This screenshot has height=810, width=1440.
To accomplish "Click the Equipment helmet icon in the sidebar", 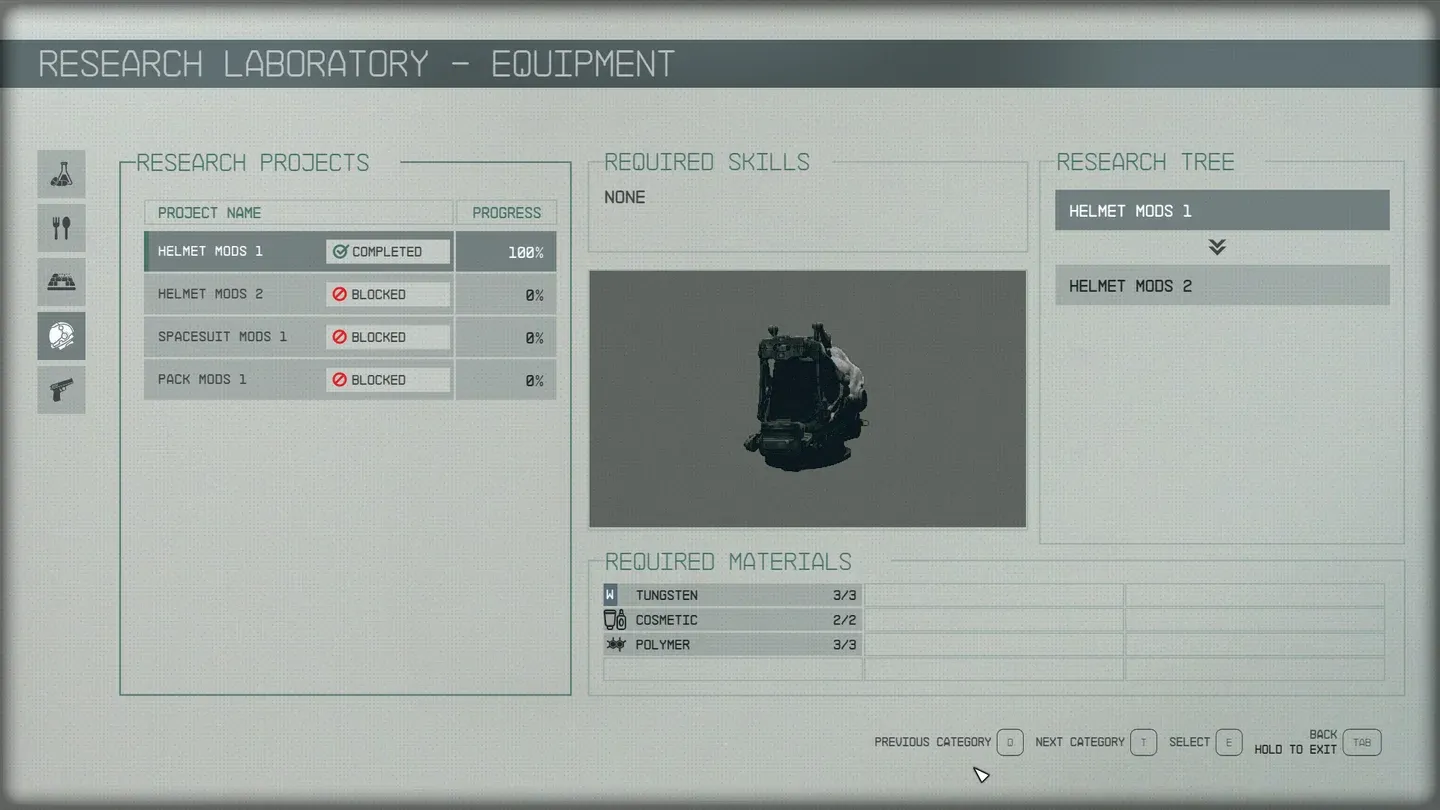I will [61, 336].
